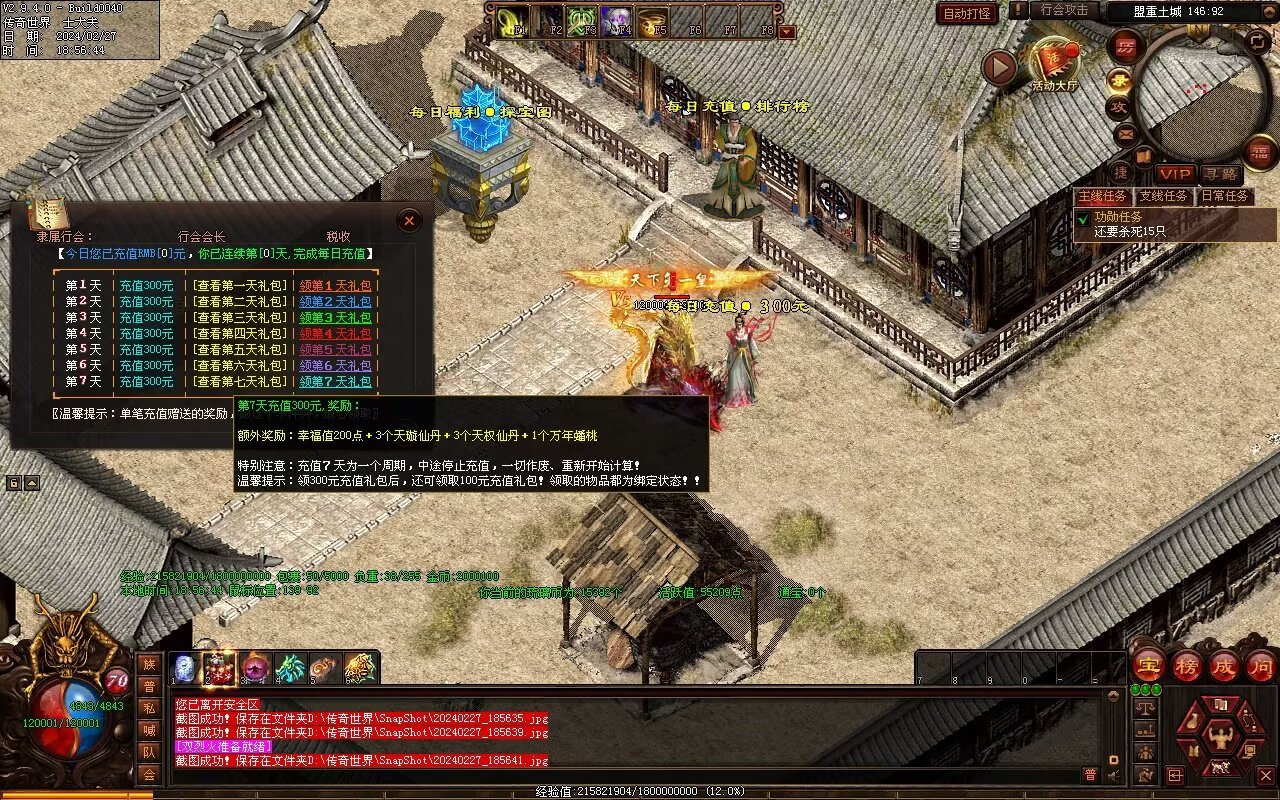Claim the Day 7 gift pack link
The image size is (1280, 800).
(x=335, y=382)
